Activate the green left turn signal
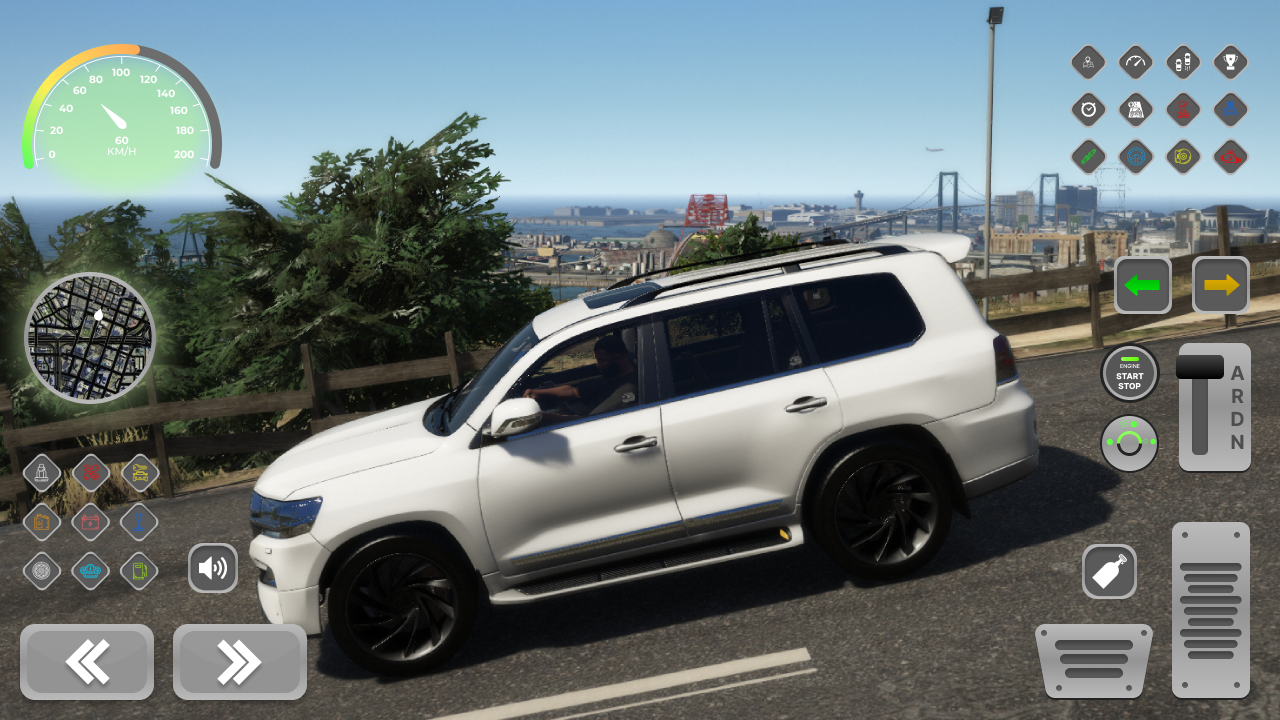 1142,284
